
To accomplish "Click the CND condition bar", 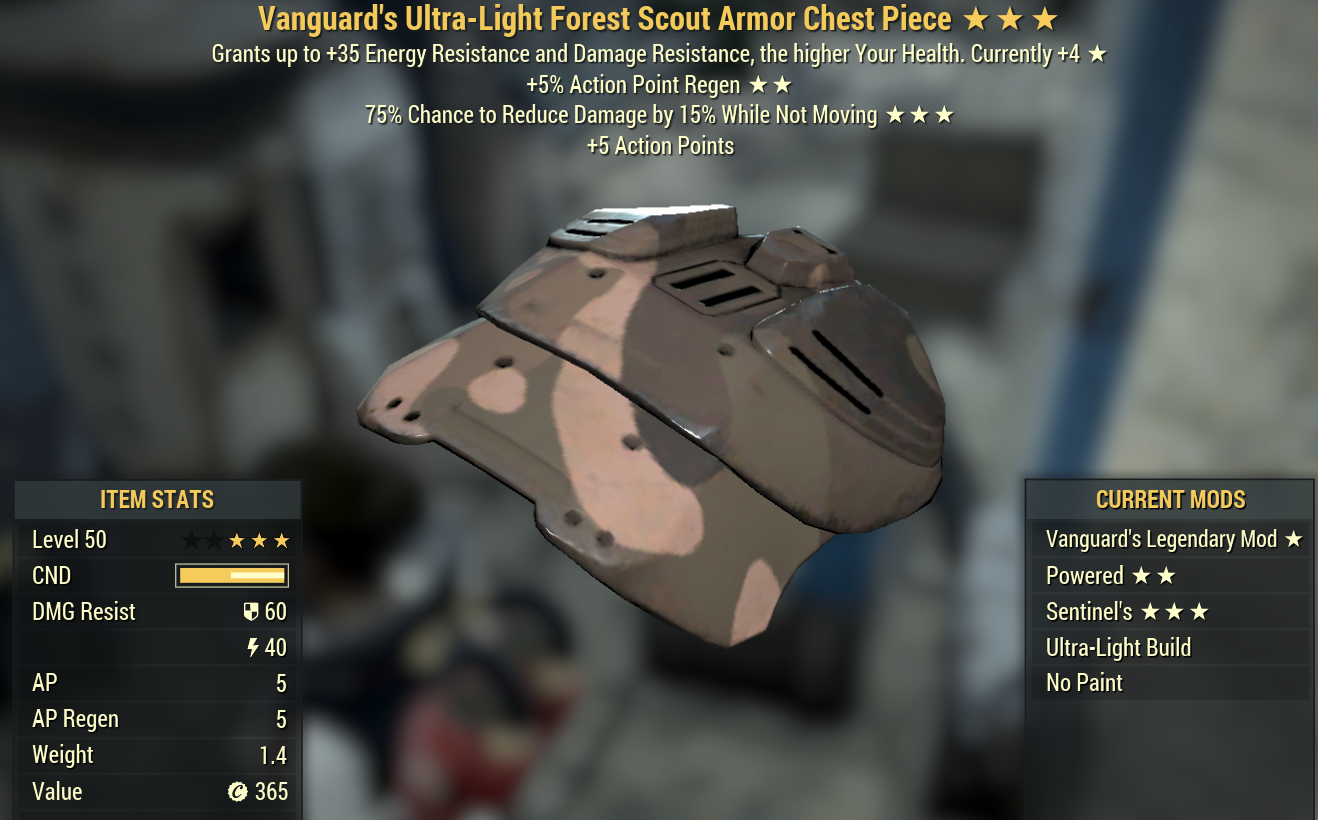I will click(232, 575).
